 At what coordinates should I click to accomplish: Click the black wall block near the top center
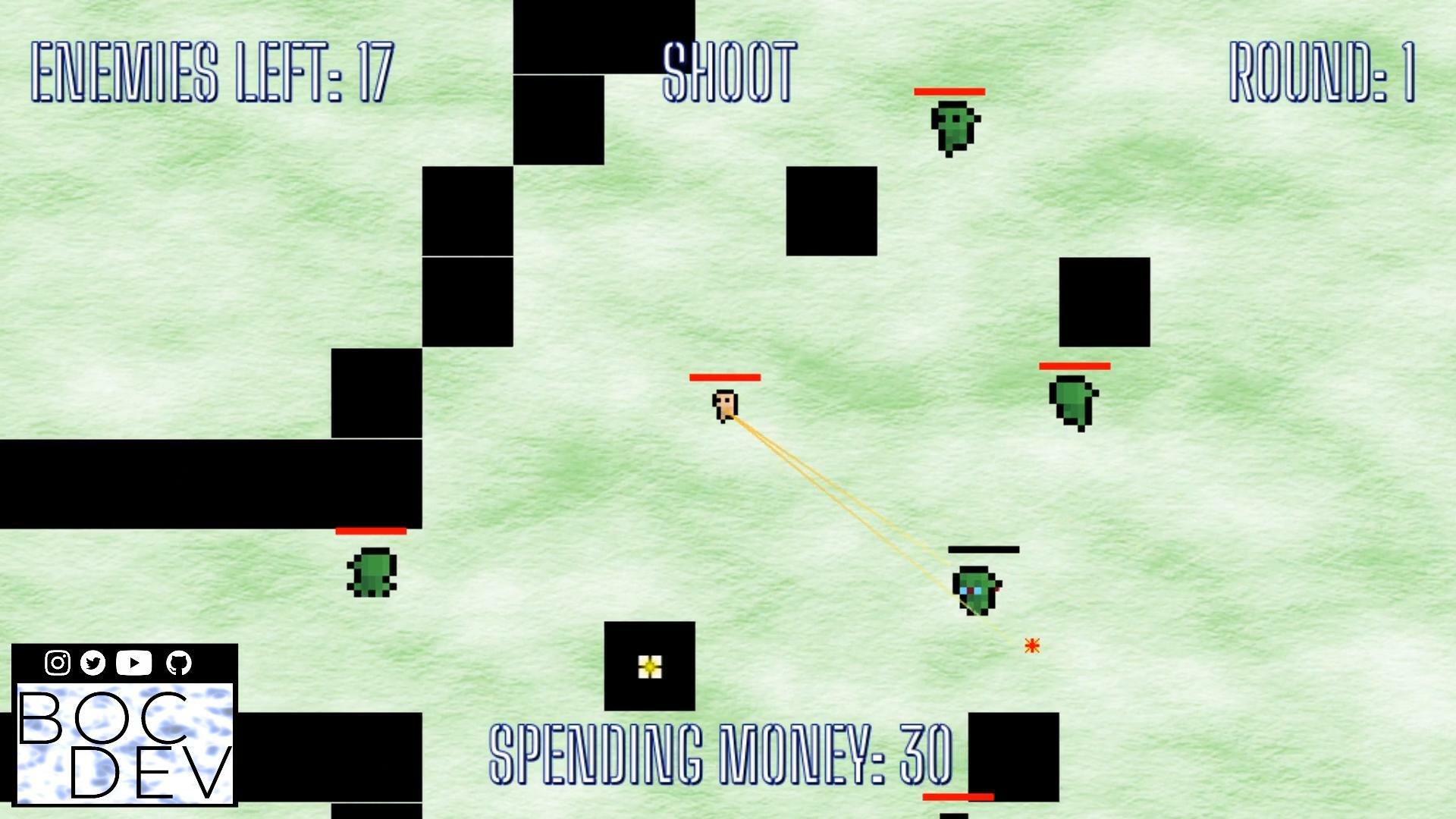point(603,38)
